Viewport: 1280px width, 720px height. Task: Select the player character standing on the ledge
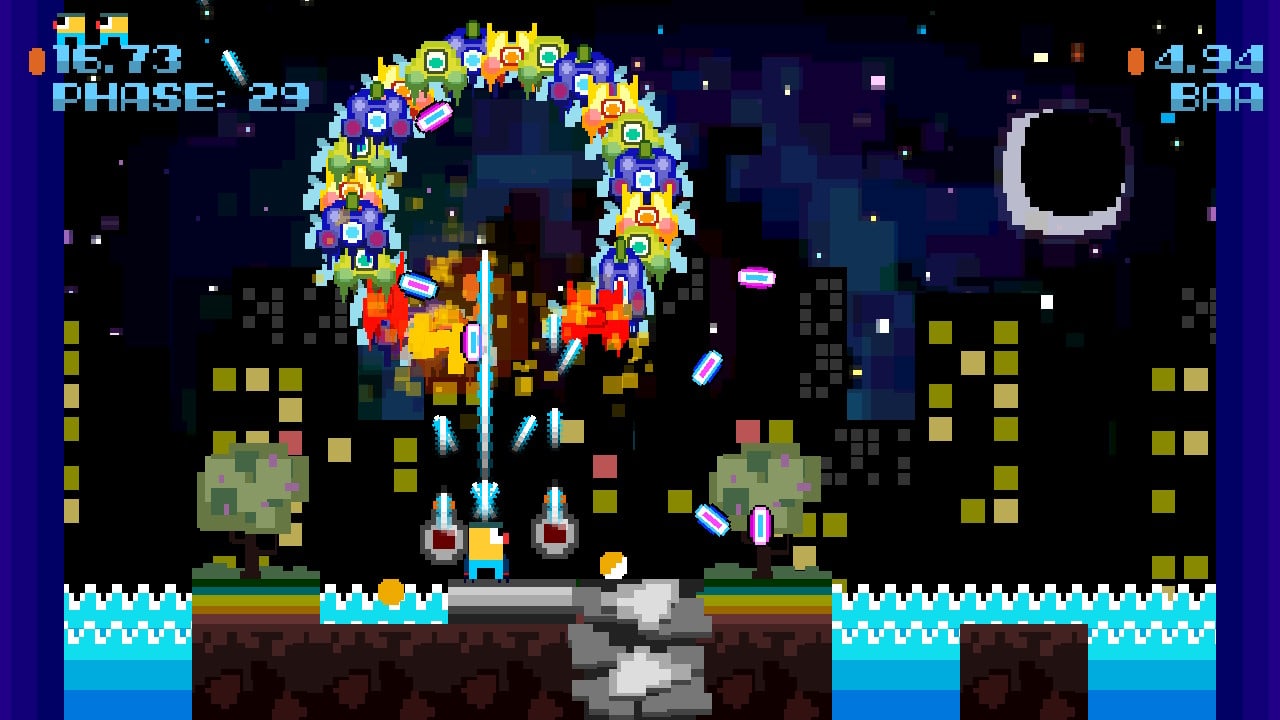484,550
